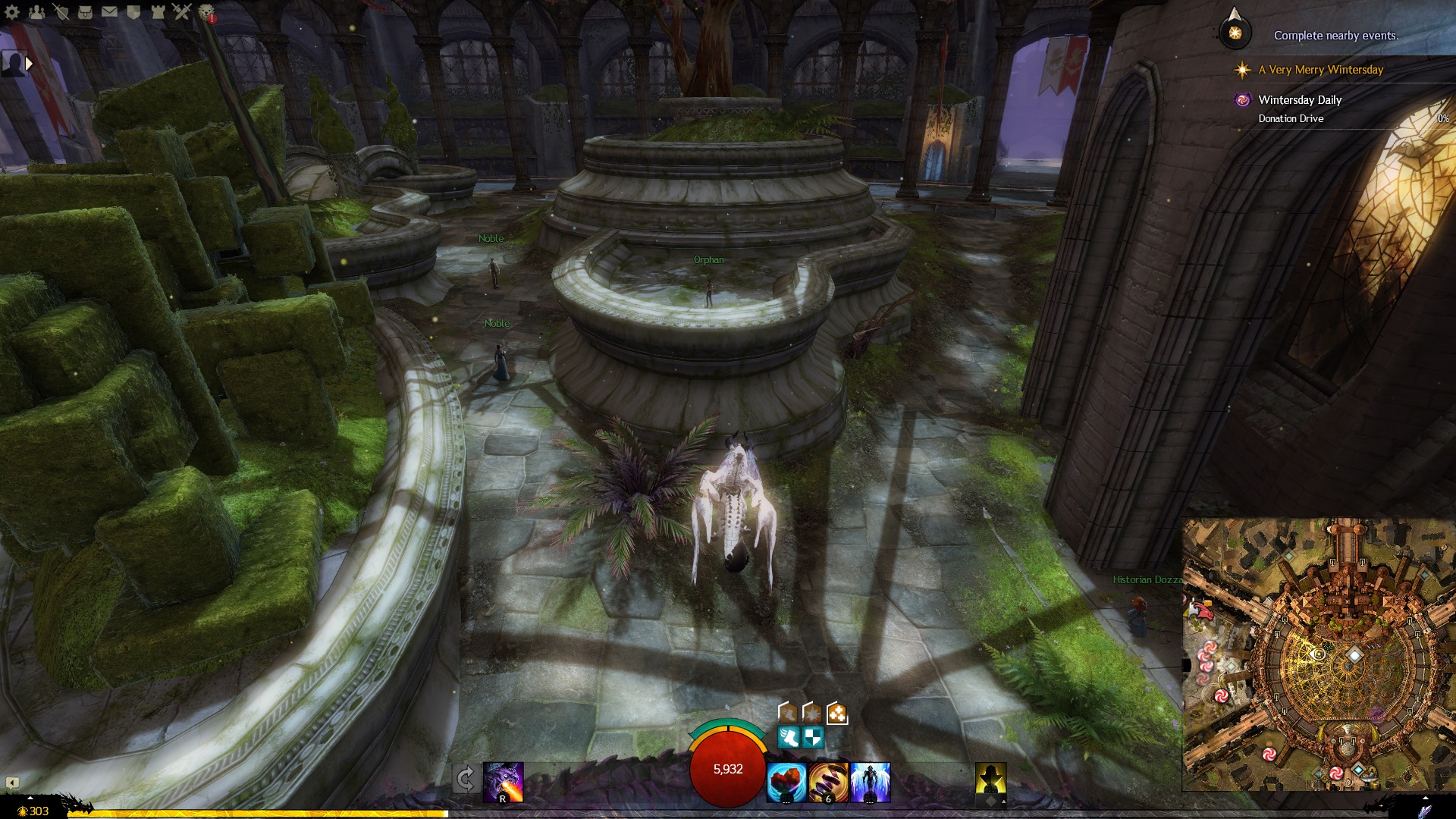This screenshot has height=819, width=1456.
Task: Open the mail envelope icon
Action: pos(109,11)
